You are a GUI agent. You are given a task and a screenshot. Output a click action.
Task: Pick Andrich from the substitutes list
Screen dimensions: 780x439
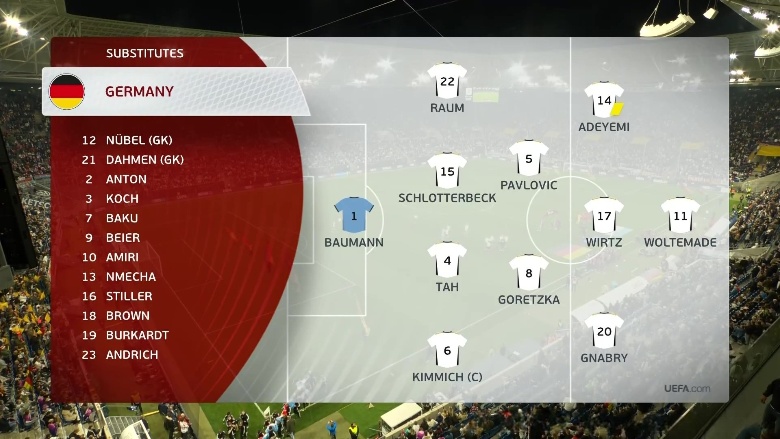pyautogui.click(x=131, y=355)
